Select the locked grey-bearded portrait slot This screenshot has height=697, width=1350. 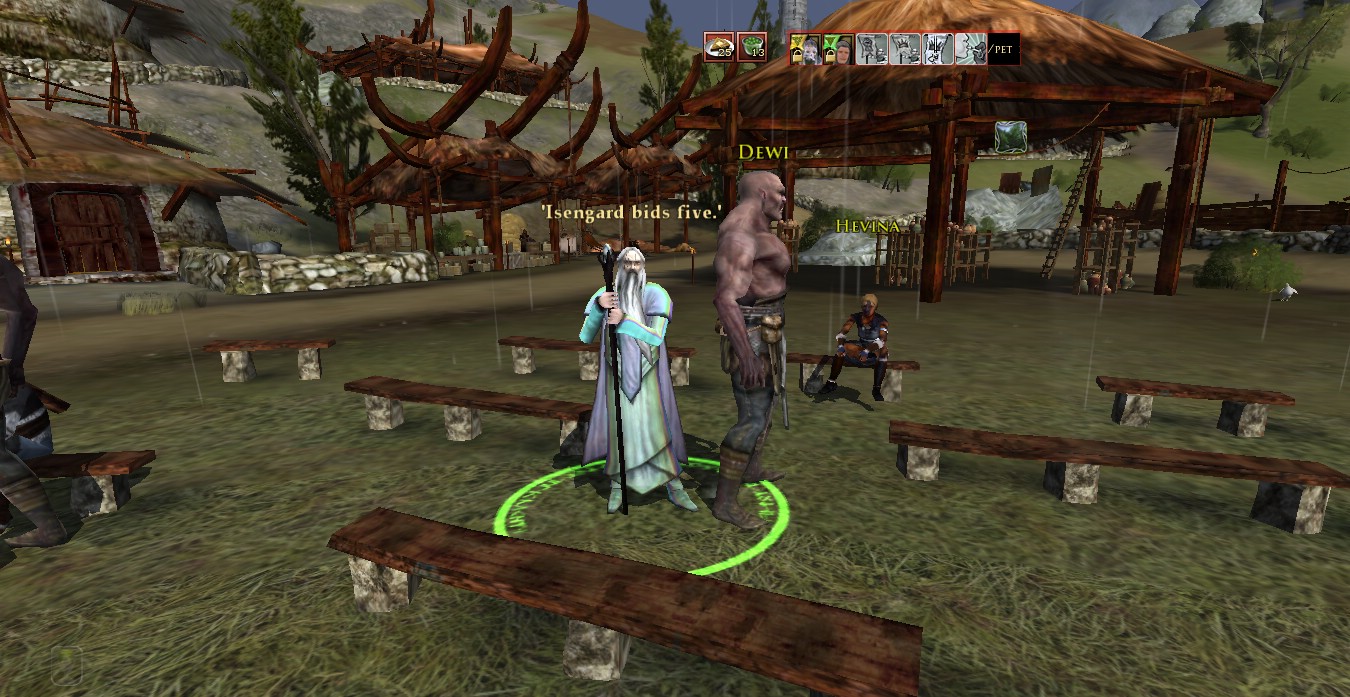(x=805, y=48)
